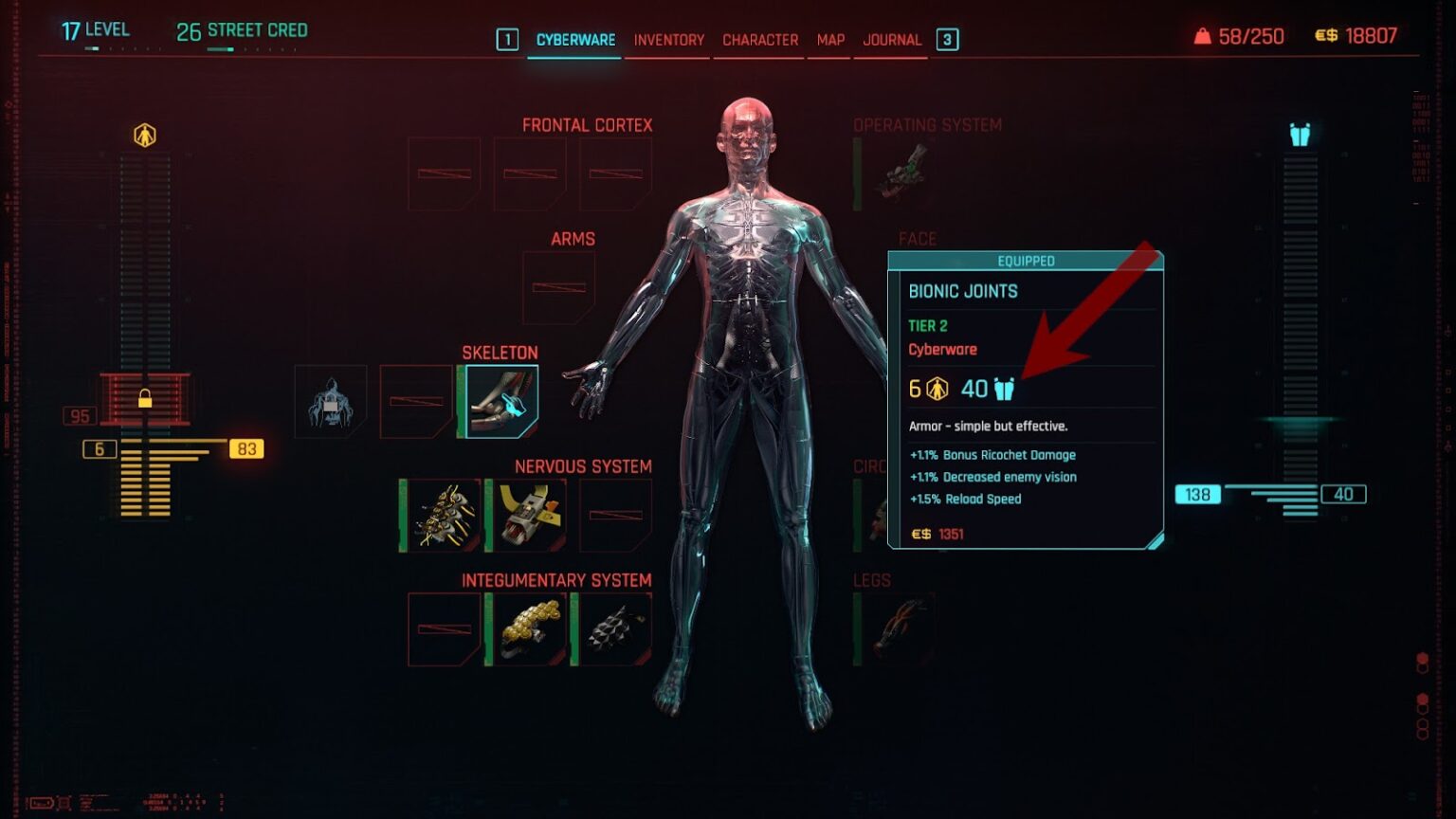Click the Equipped Bionic Joints tooltip panel
This screenshot has width=1456, height=819.
point(1027,398)
